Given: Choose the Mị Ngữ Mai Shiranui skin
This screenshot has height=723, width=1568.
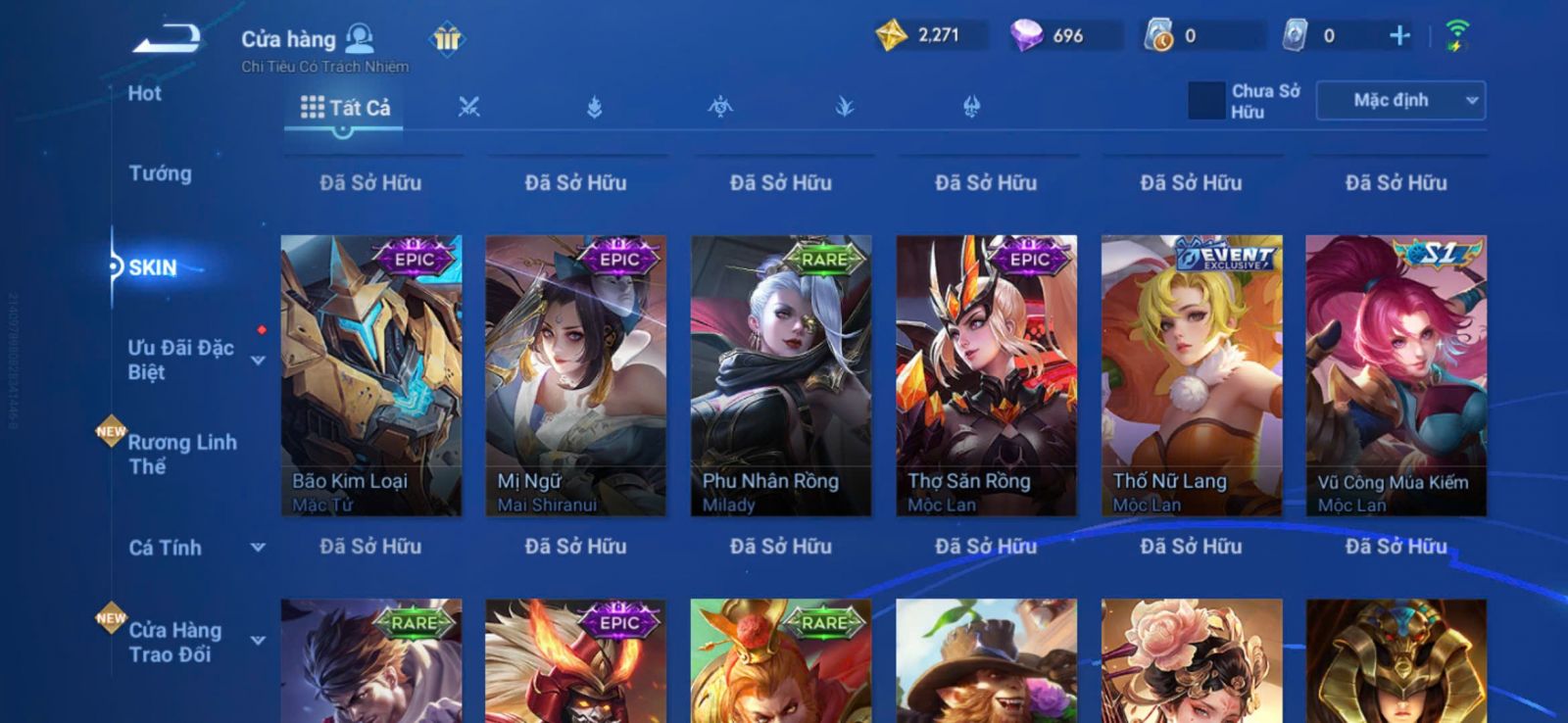Looking at the screenshot, I should tap(575, 375).
